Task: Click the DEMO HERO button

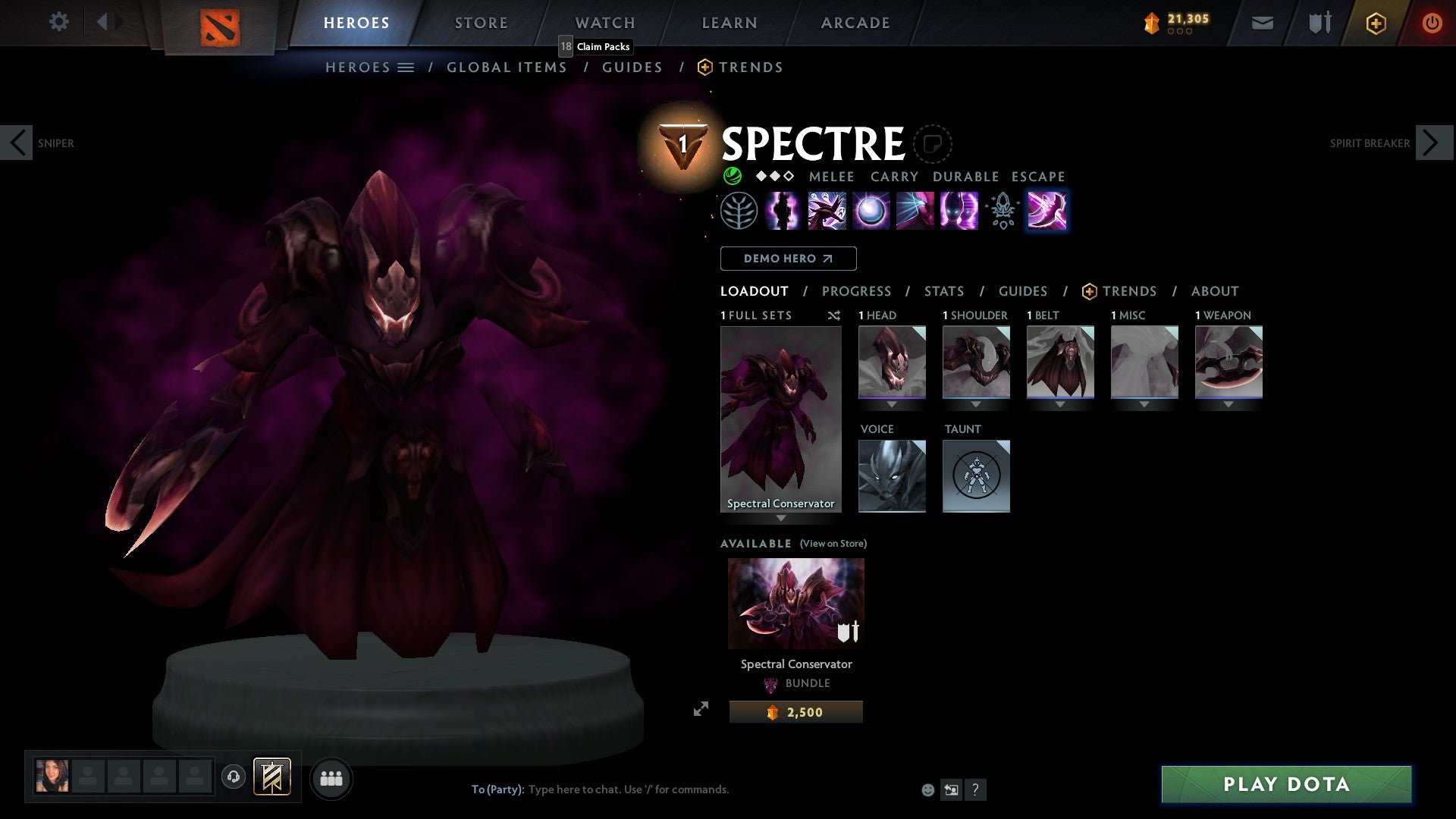Action: pos(788,258)
